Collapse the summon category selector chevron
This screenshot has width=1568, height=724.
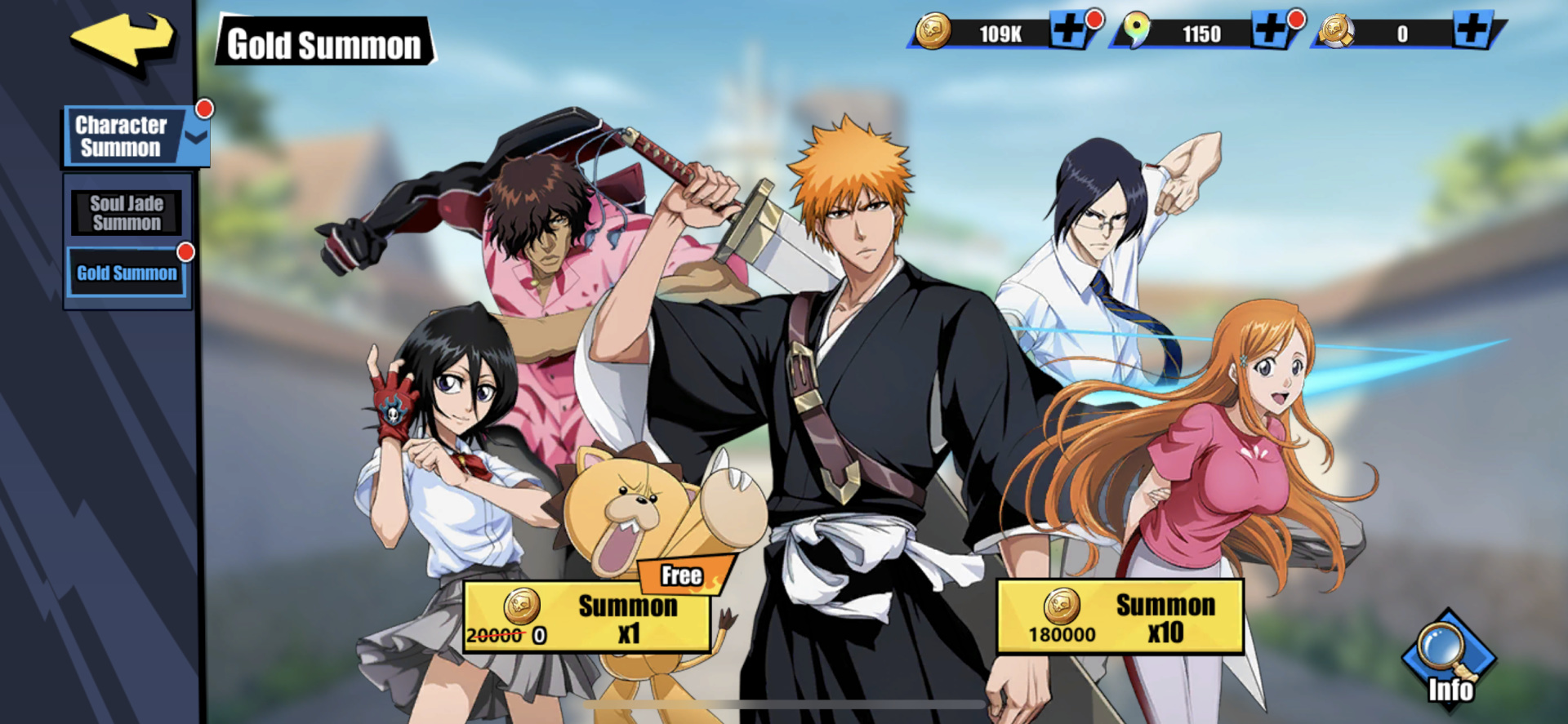194,137
